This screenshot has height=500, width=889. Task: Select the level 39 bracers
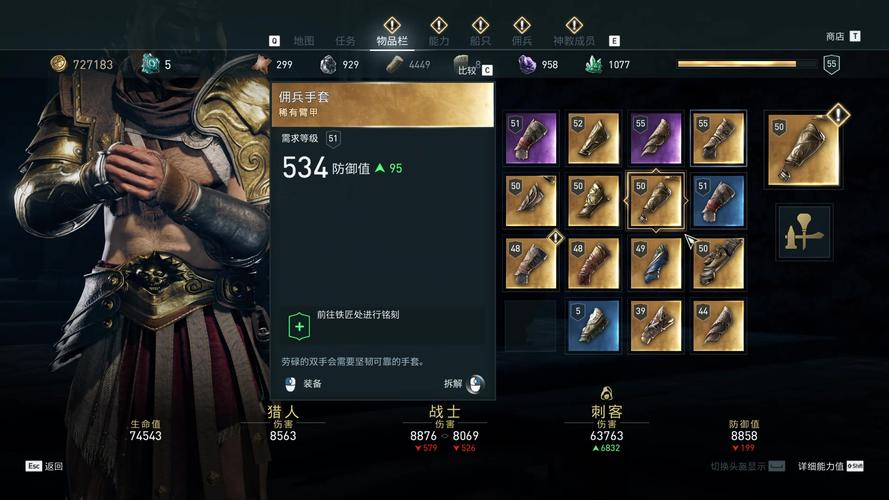pos(656,325)
